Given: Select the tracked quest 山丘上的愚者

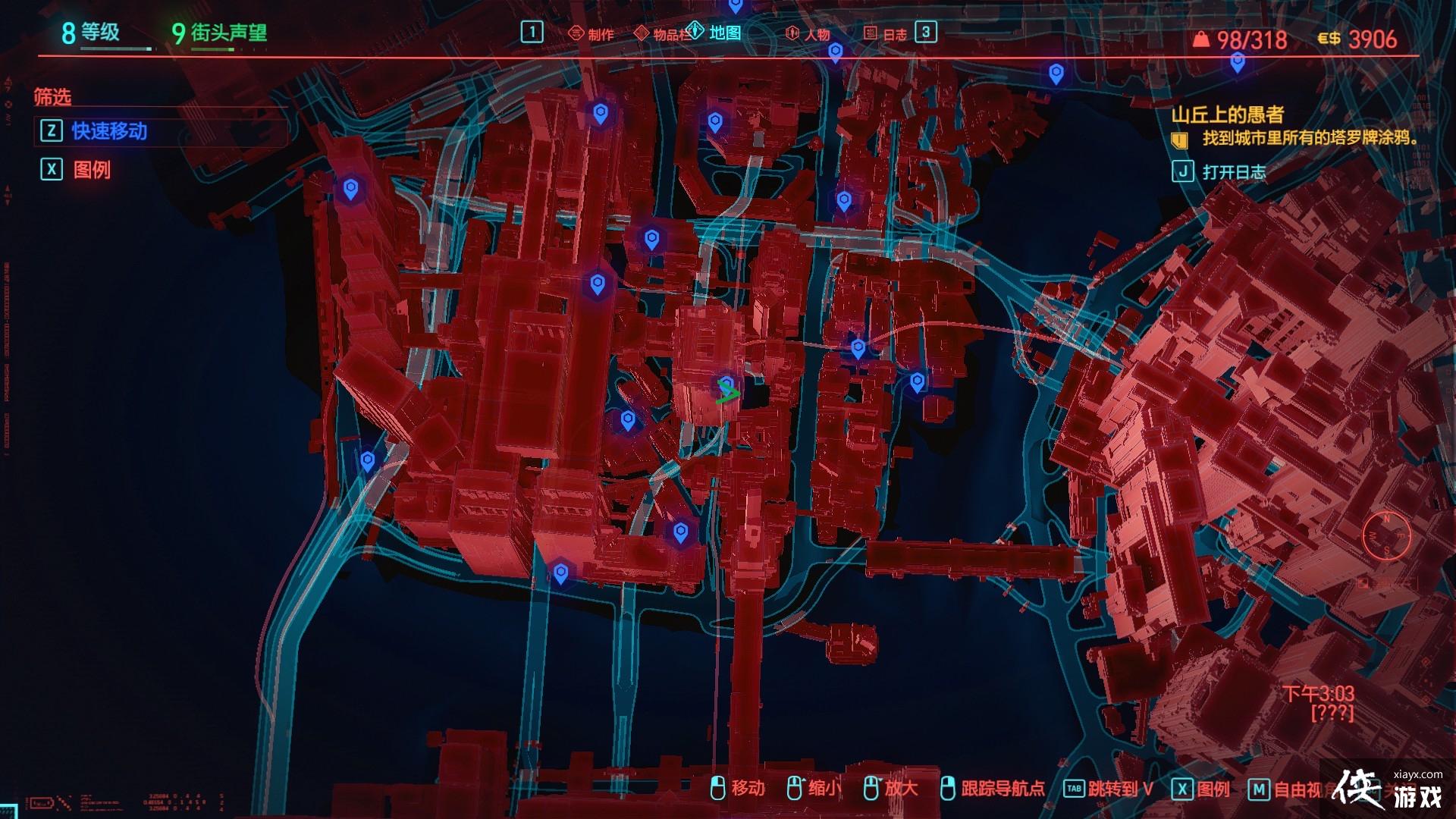Looking at the screenshot, I should (x=1228, y=115).
